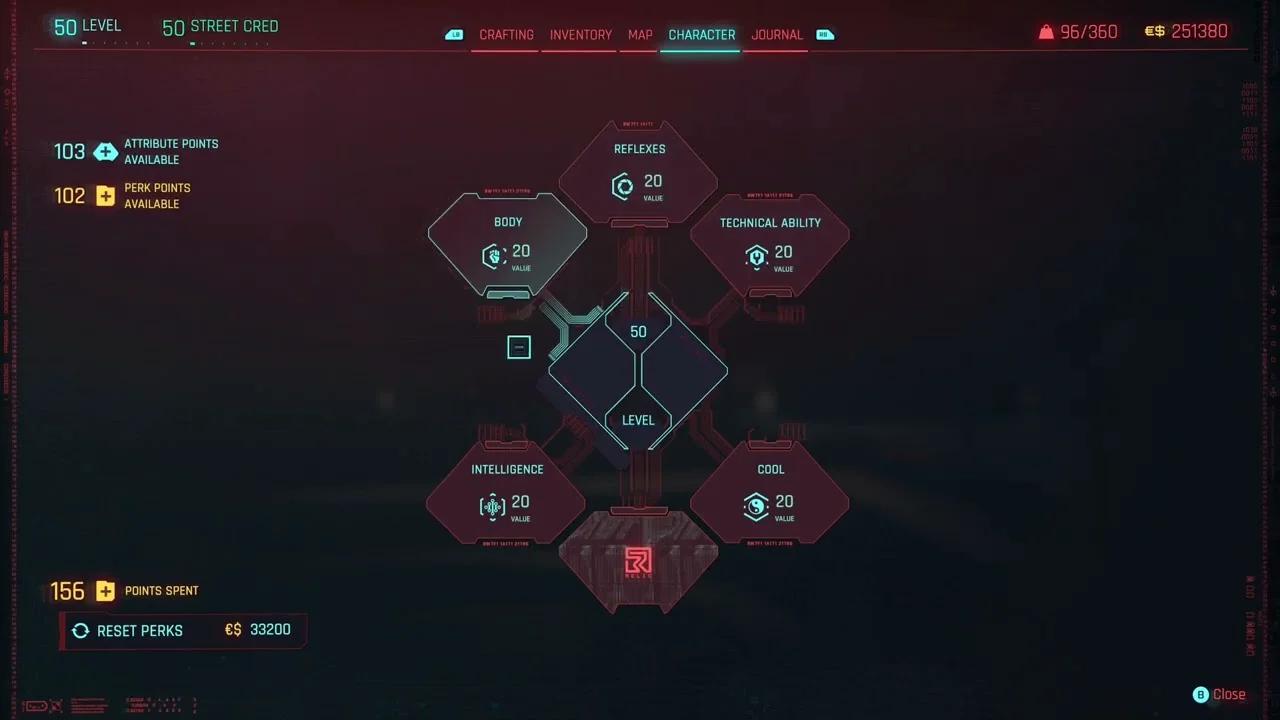The image size is (1280, 720).
Task: Click the Attribute Points available icon
Action: pos(106,151)
